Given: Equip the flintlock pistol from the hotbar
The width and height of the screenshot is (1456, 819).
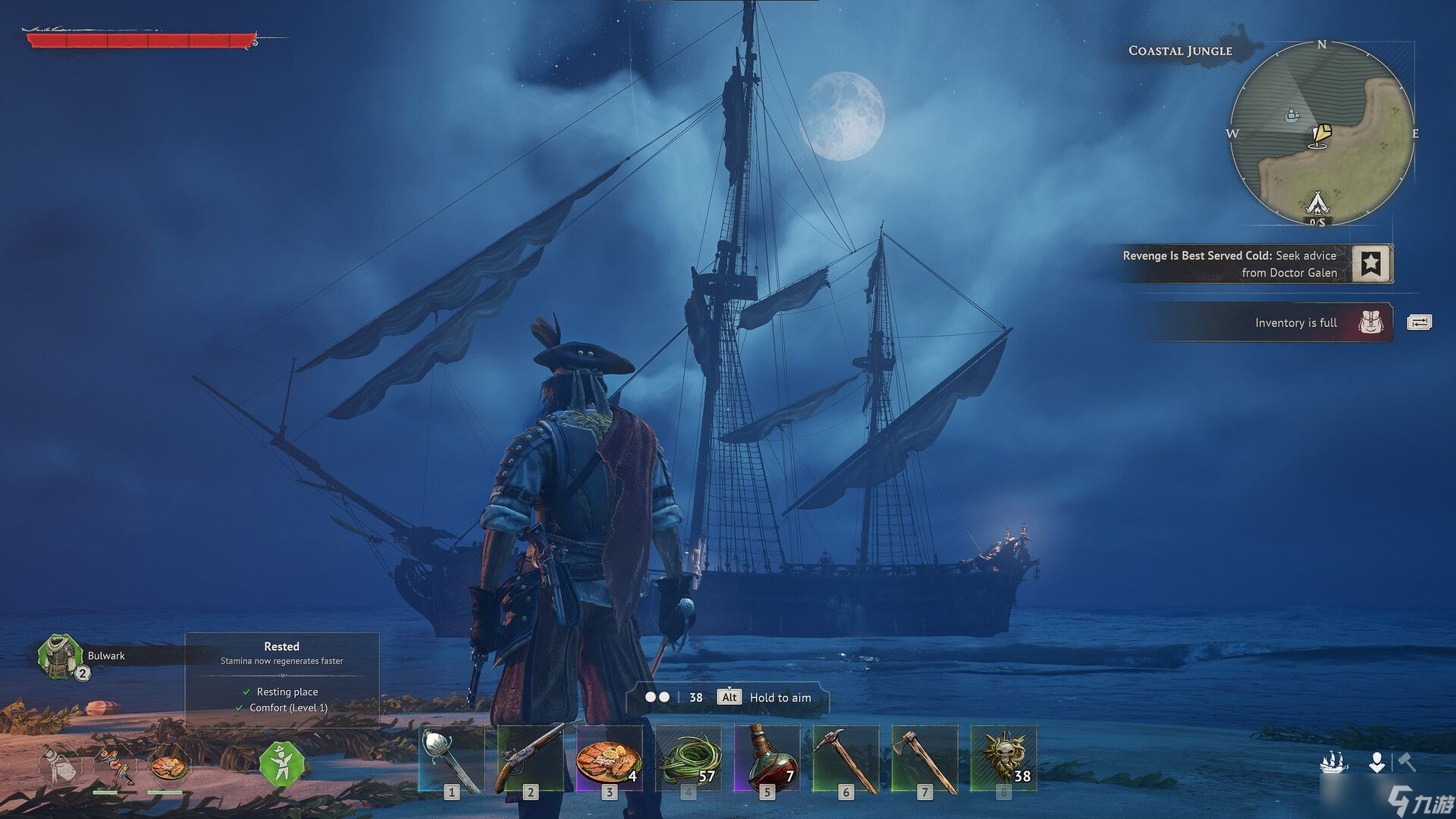Looking at the screenshot, I should 530,759.
